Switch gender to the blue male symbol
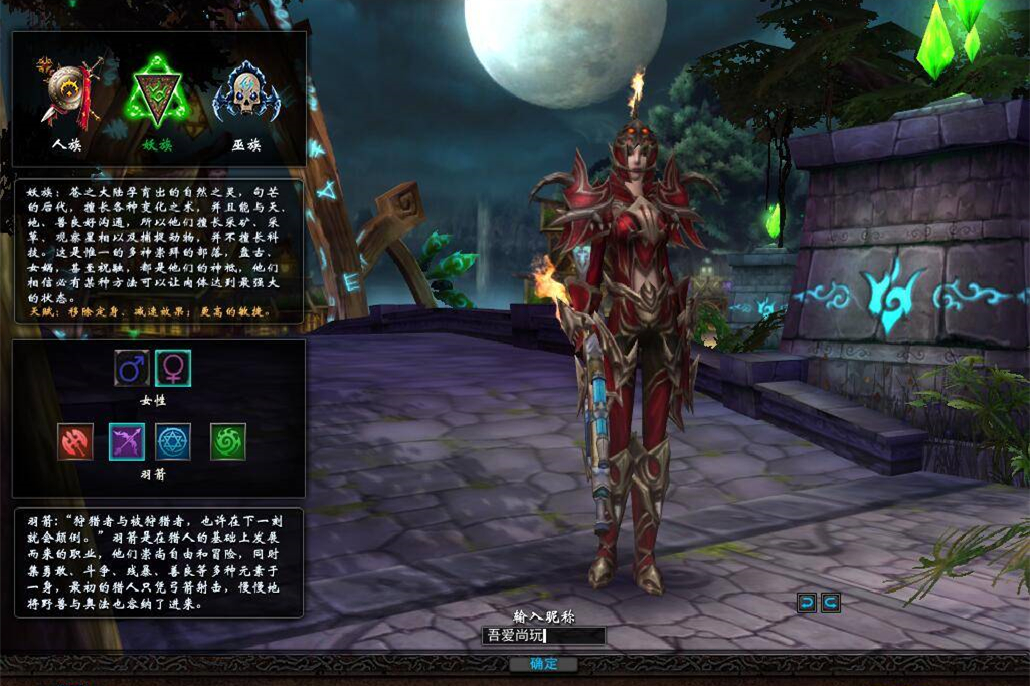The height and width of the screenshot is (686, 1030). tap(132, 368)
